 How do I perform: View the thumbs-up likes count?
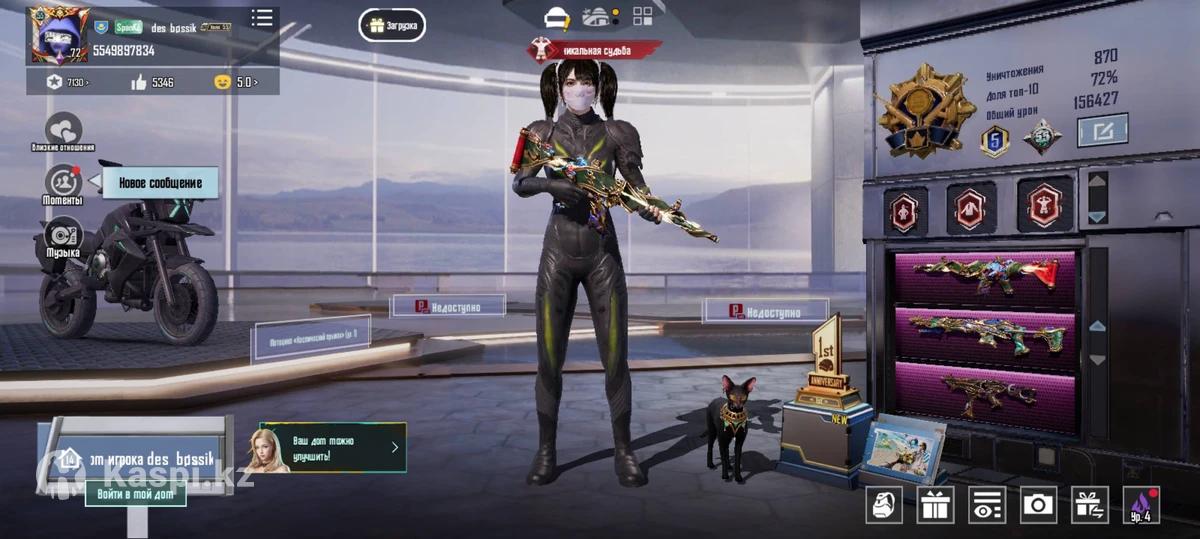click(152, 82)
